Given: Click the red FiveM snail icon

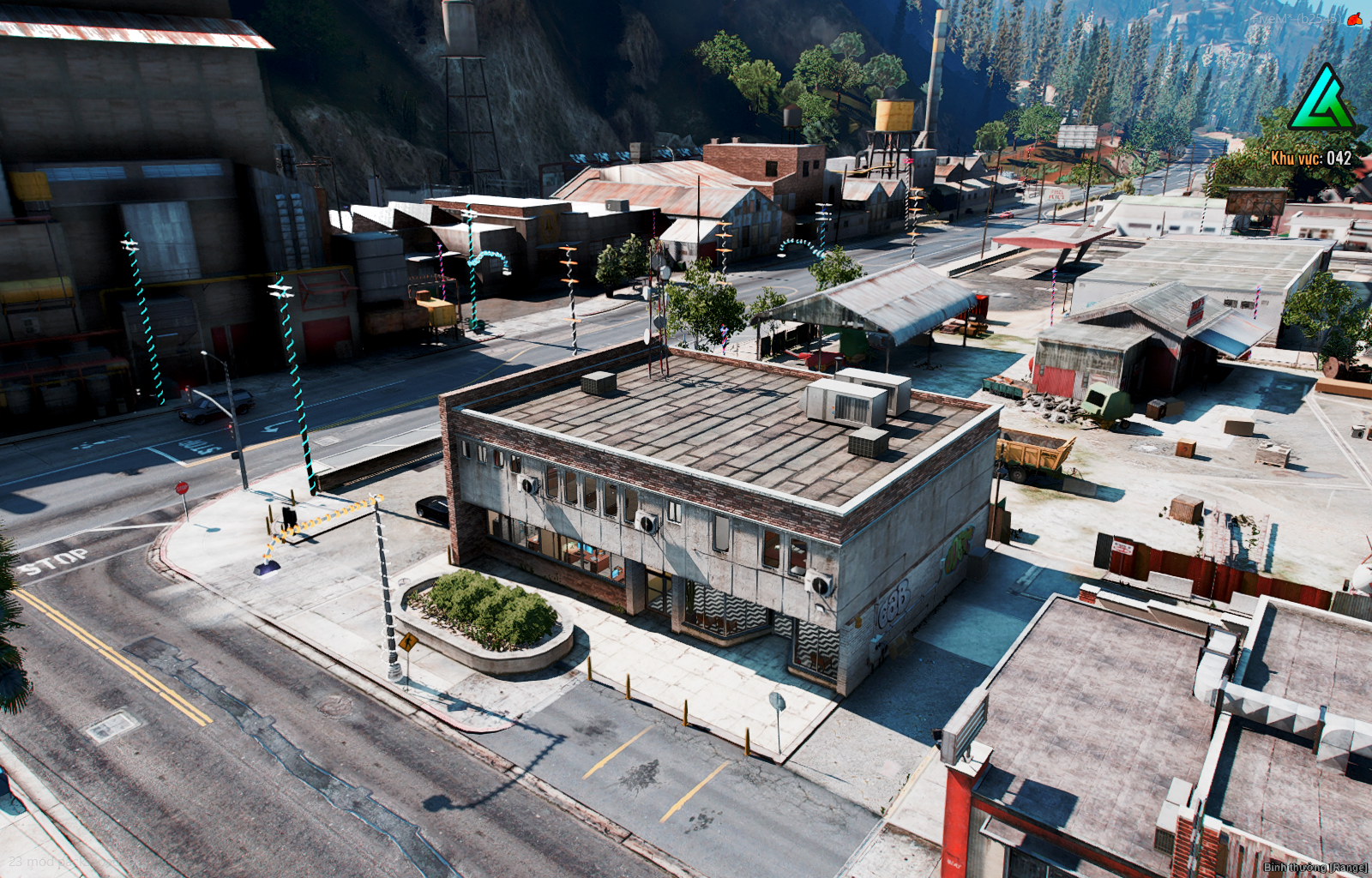Looking at the screenshot, I should click(x=1355, y=19).
